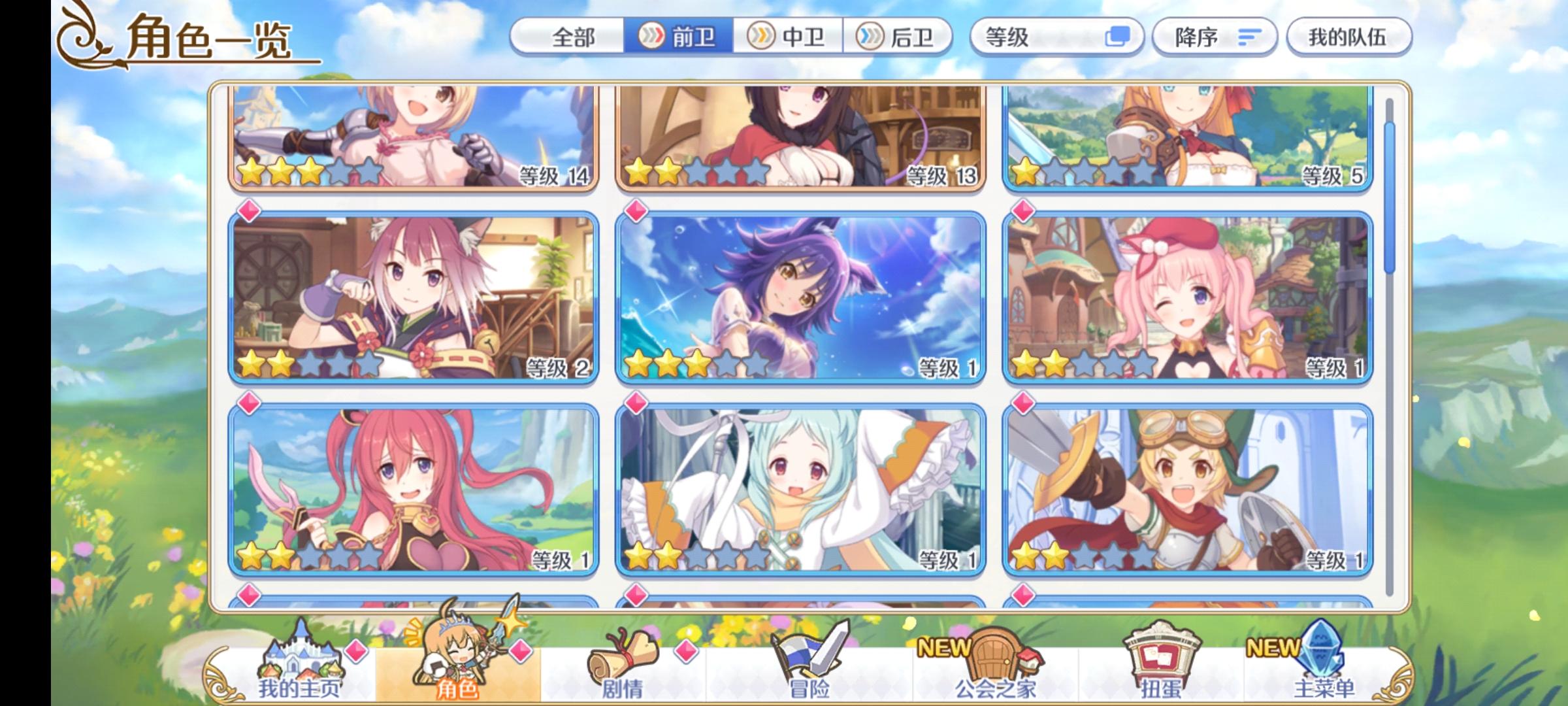The image size is (1568, 706).
Task: Select the level 14 character portrait
Action: point(412,137)
